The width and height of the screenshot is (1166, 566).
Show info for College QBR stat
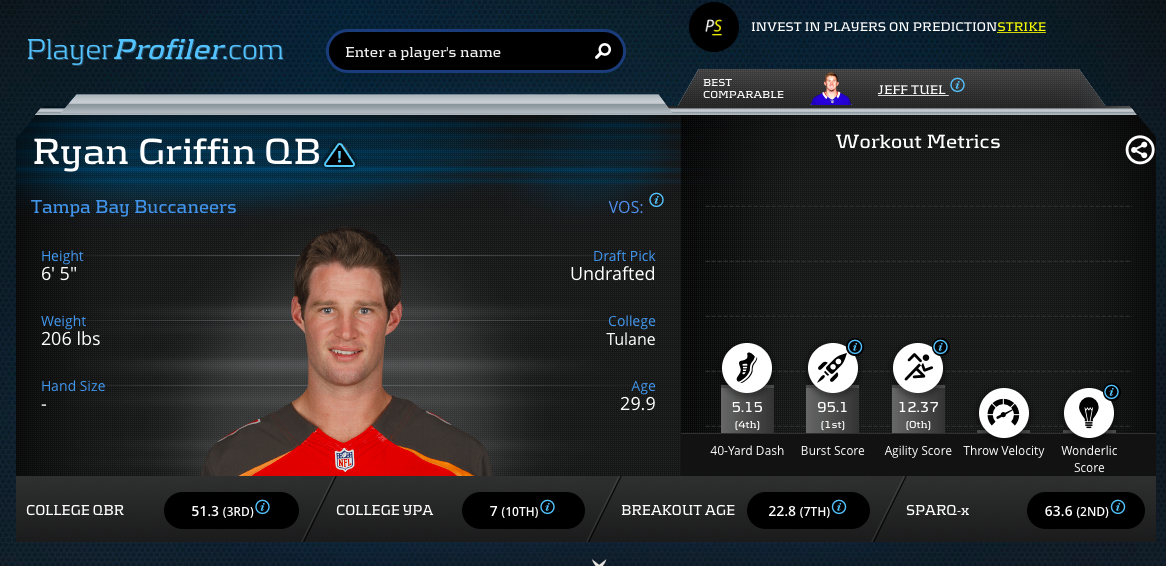263,507
